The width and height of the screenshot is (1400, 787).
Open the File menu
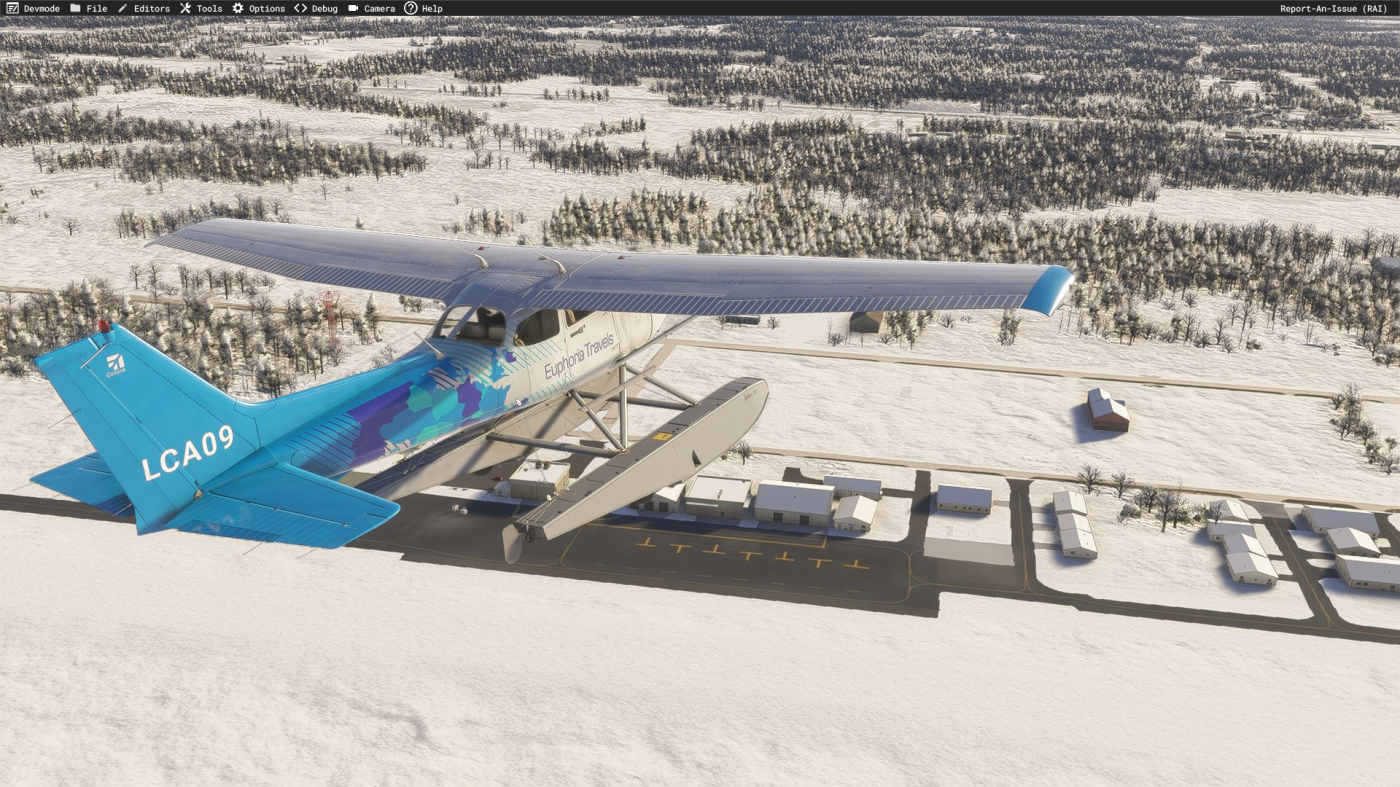click(x=89, y=8)
